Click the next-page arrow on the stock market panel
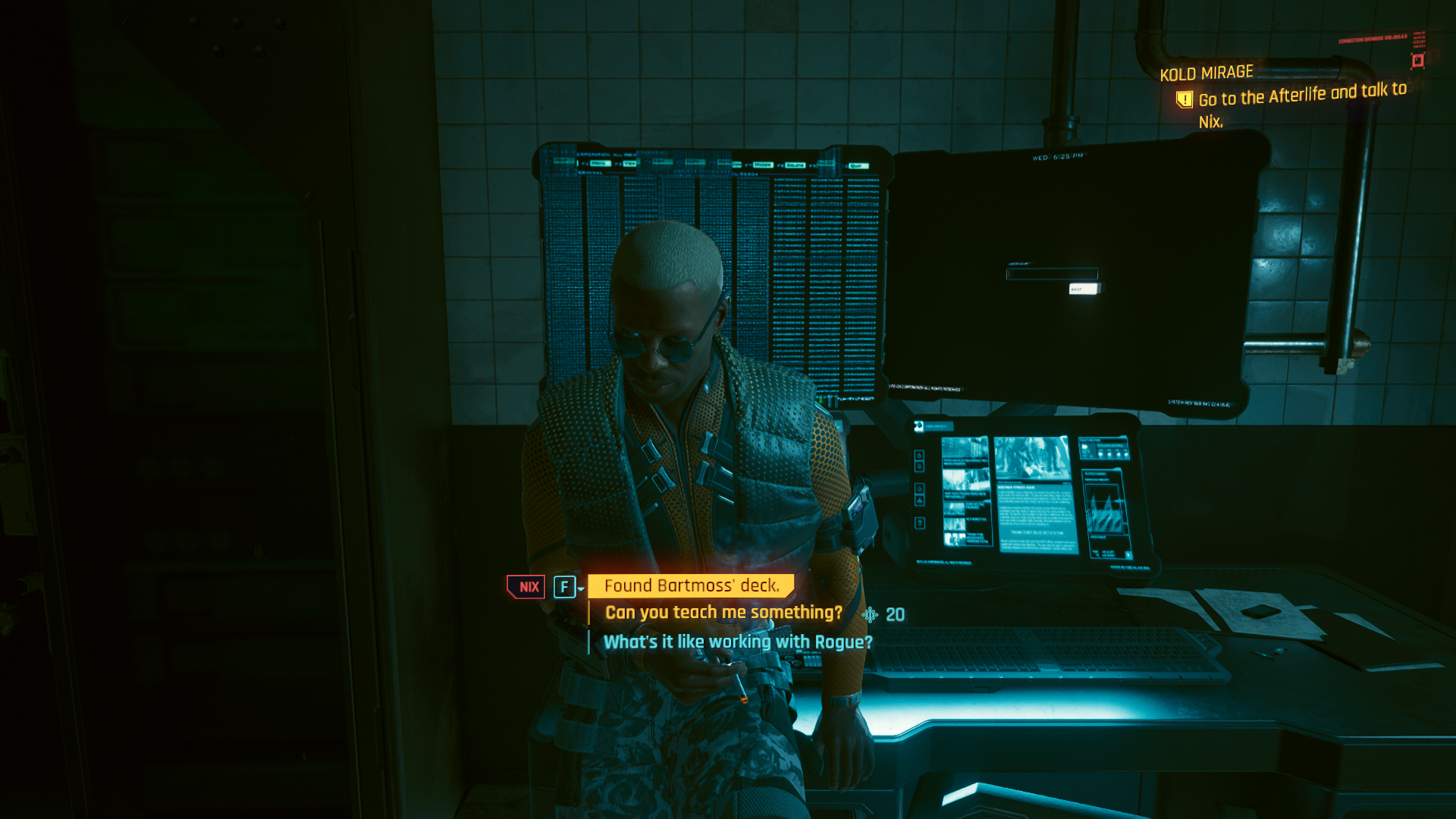The width and height of the screenshot is (1456, 819). click(x=1128, y=554)
